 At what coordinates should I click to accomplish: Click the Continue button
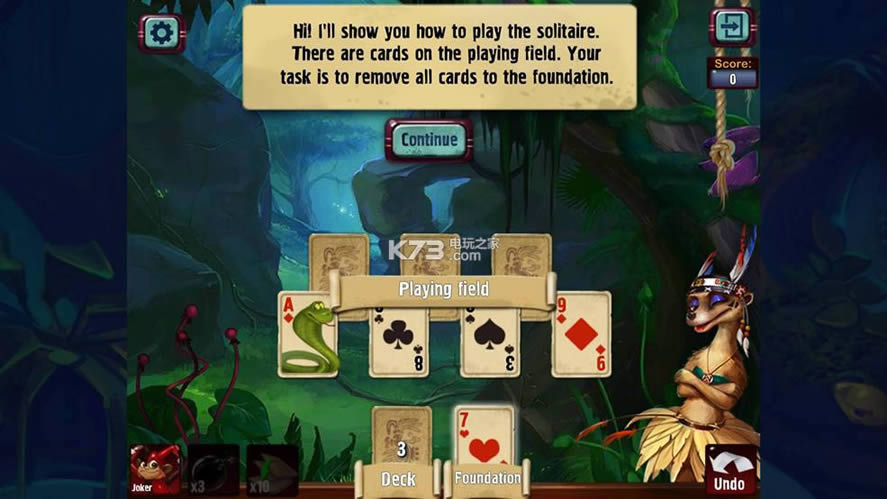click(x=429, y=140)
